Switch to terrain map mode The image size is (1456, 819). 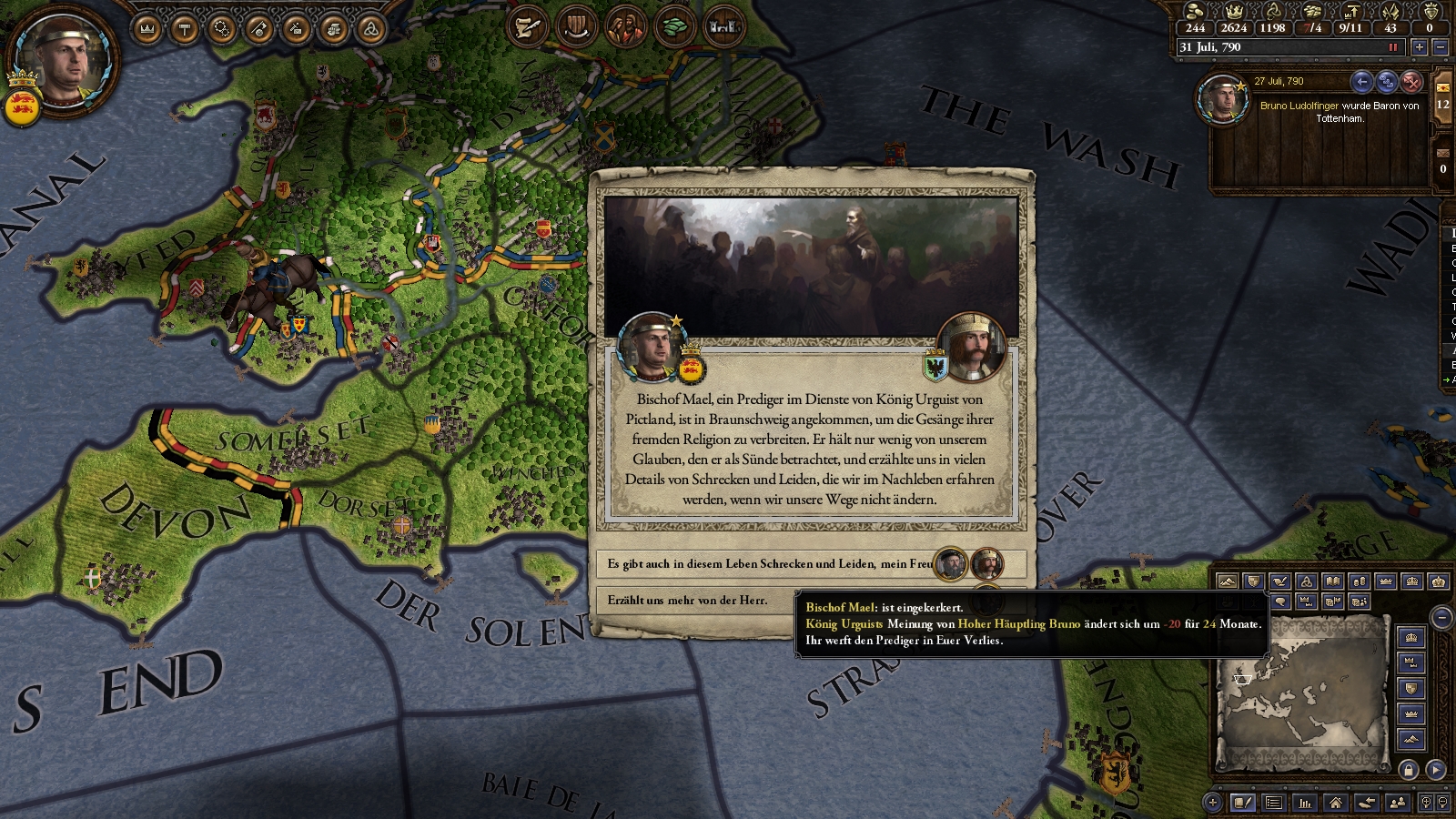(1228, 581)
